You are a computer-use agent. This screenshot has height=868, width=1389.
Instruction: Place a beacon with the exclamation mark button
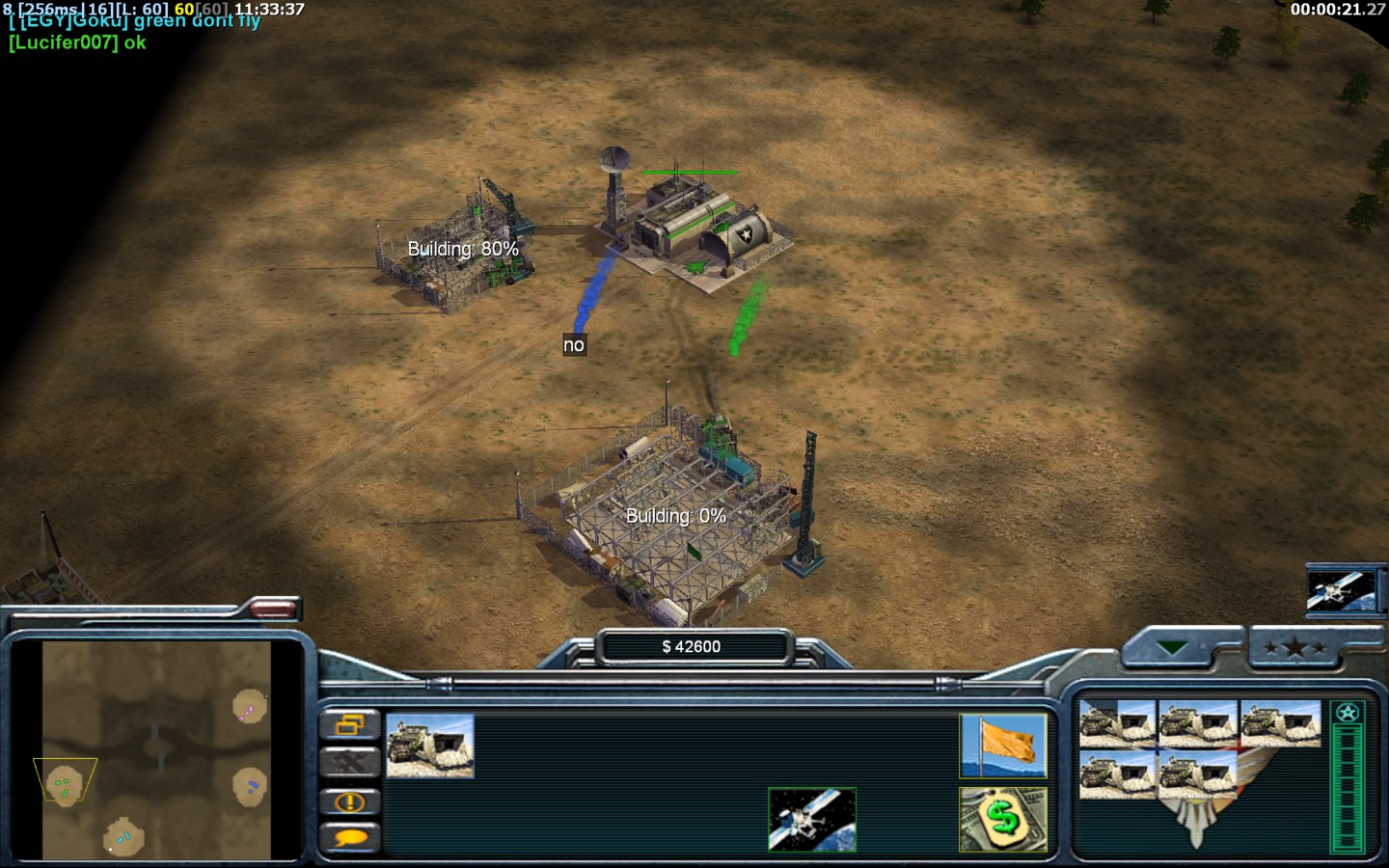click(x=349, y=801)
